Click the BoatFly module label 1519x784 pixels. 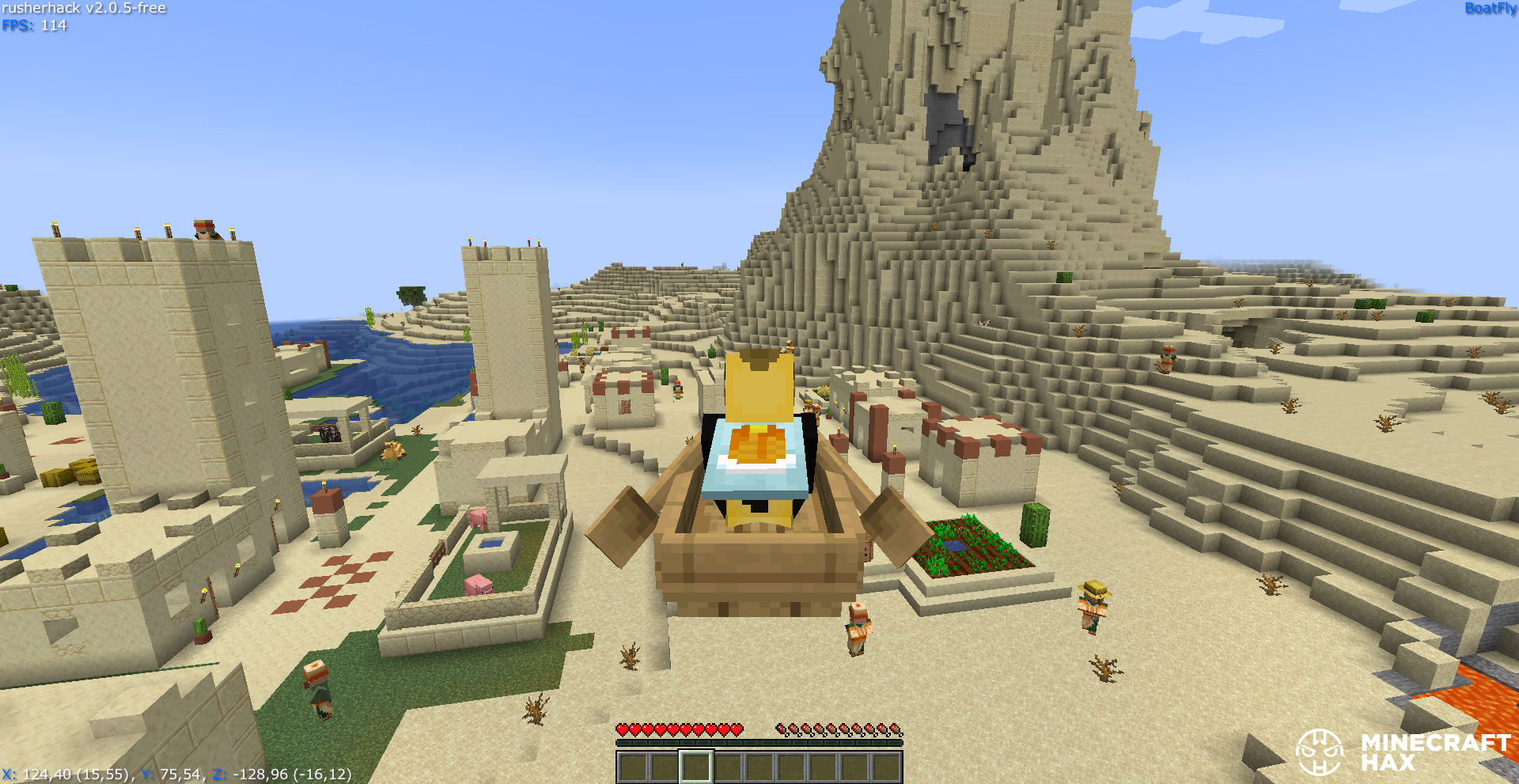tap(1490, 9)
